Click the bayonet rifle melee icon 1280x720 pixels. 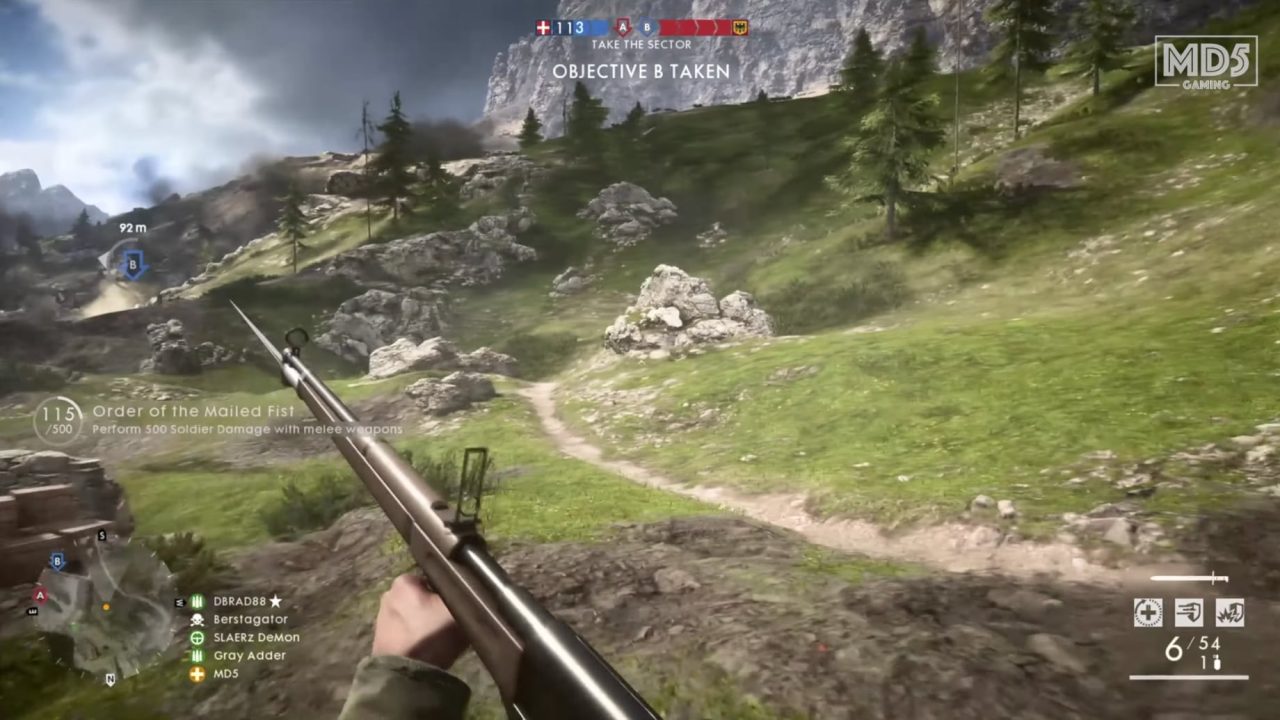pos(1188,577)
